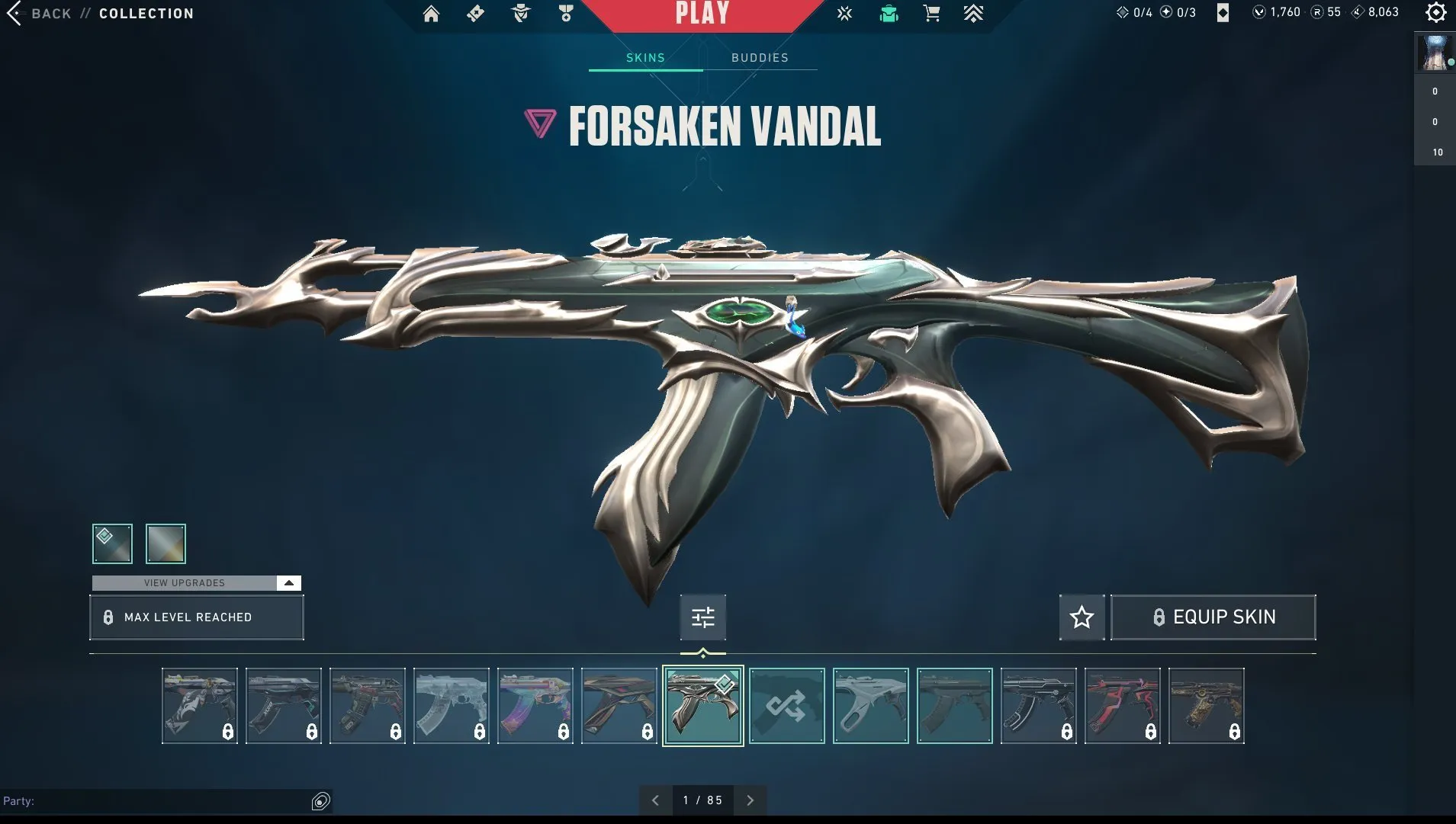This screenshot has height=824, width=1456.
Task: Collapse the View Upgrades panel
Action: point(288,582)
